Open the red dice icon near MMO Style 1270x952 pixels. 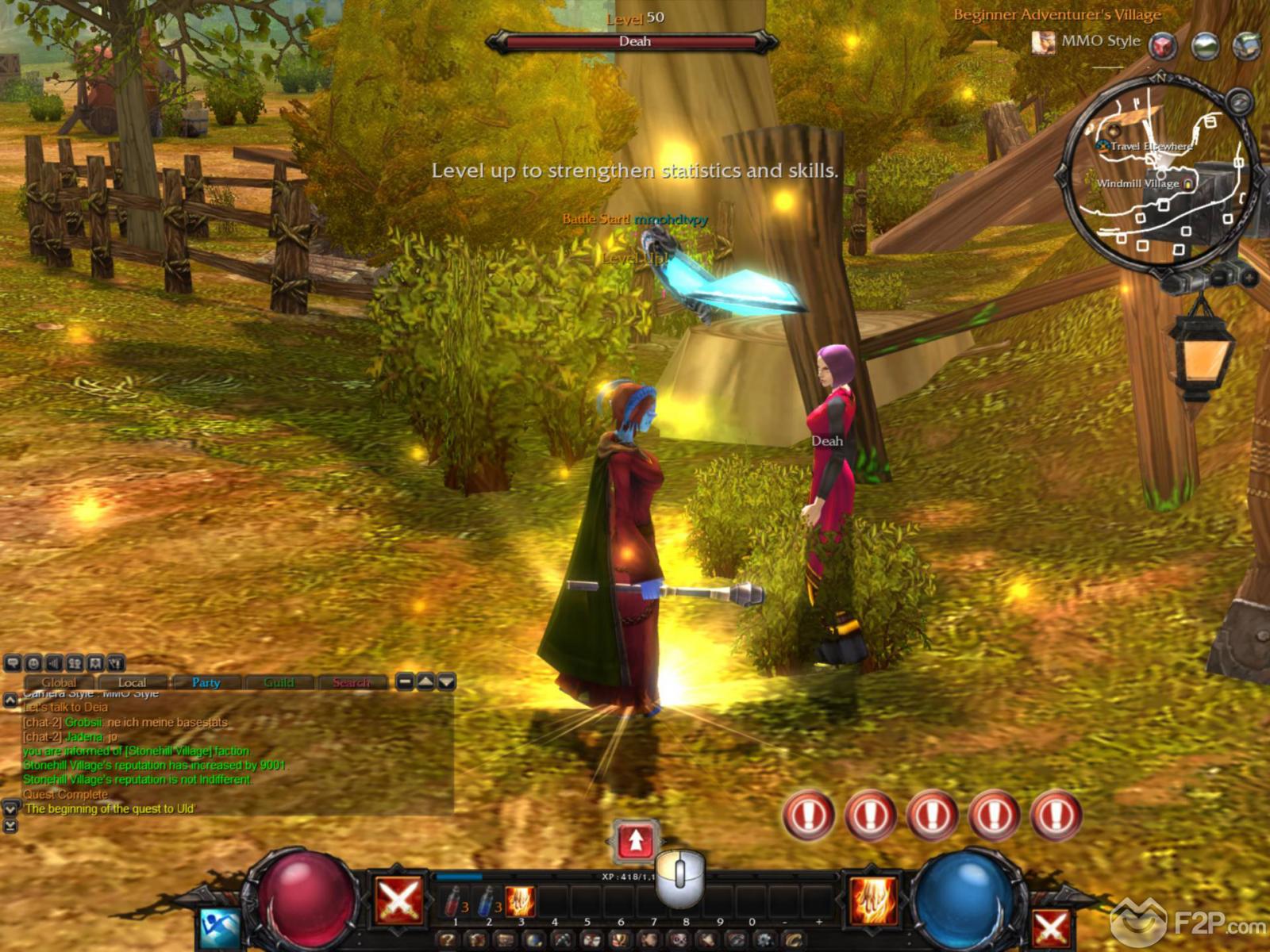tap(1164, 45)
